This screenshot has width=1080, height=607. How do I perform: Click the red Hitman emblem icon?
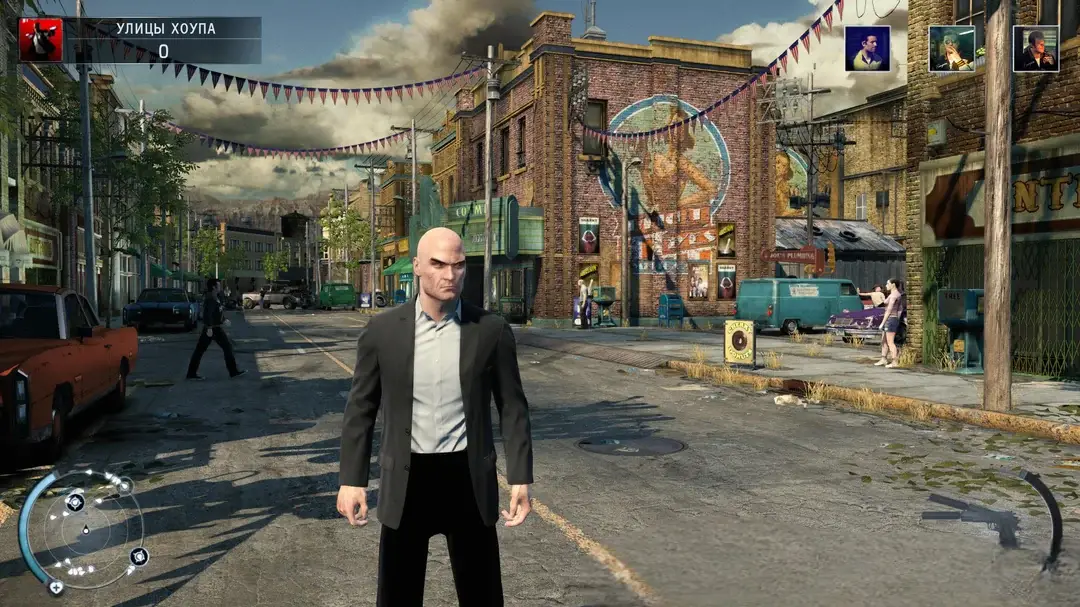point(41,40)
